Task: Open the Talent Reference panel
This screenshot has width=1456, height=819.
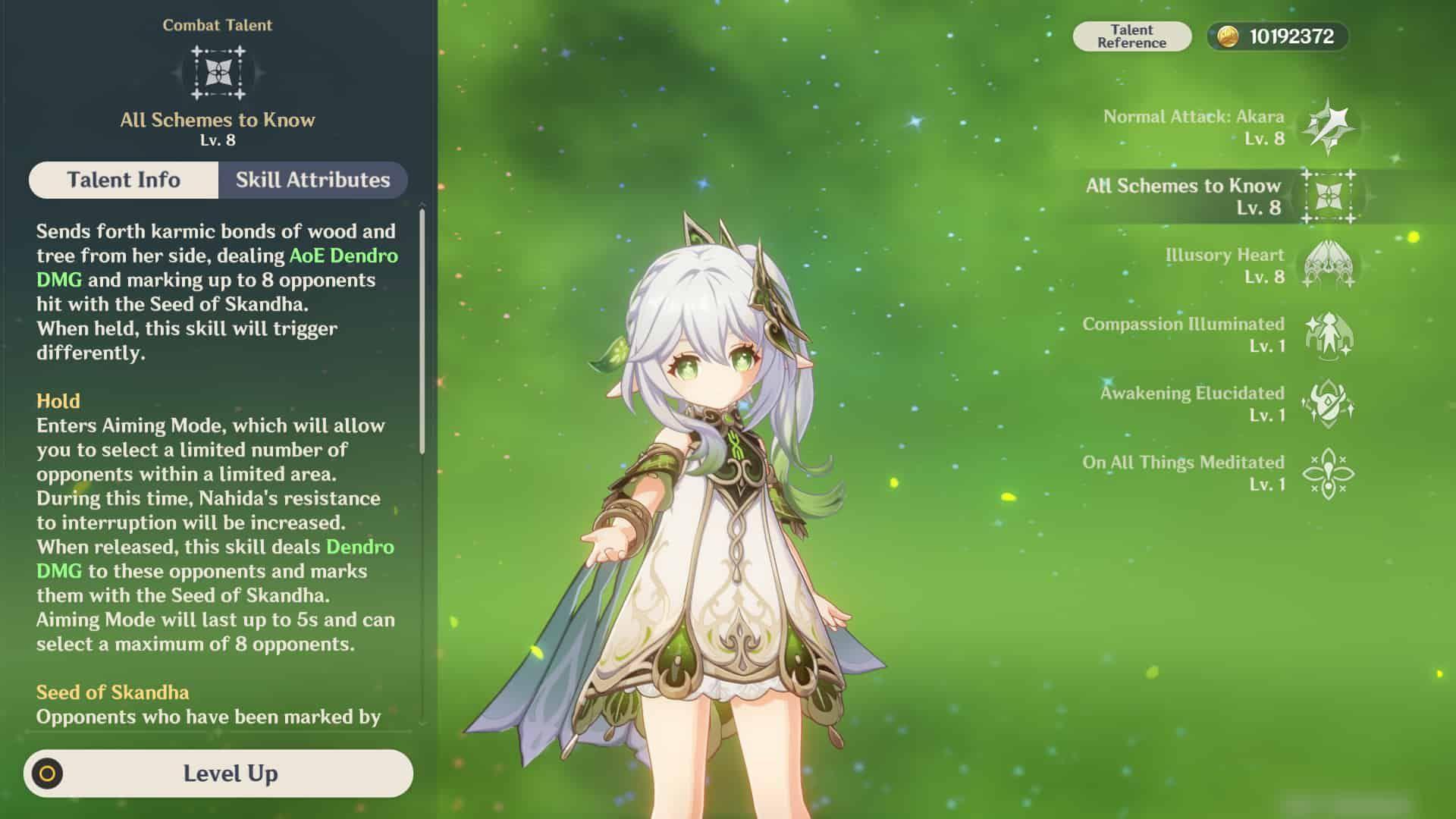Action: click(1134, 35)
